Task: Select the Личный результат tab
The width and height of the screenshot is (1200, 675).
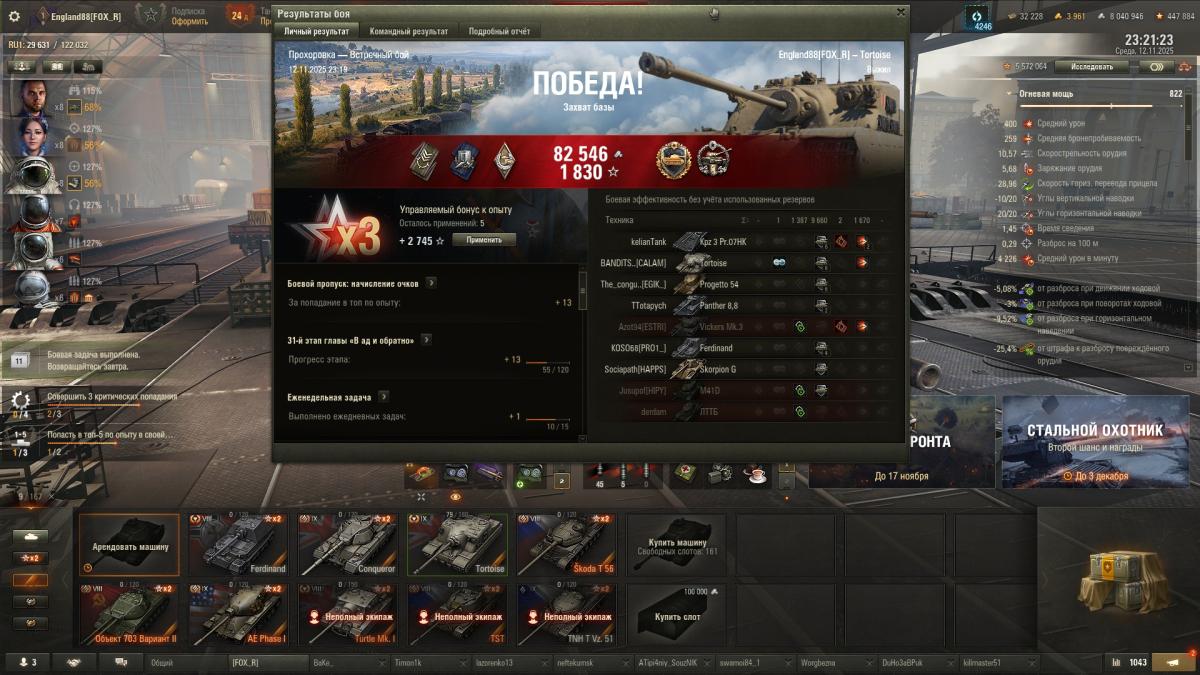Action: point(314,32)
